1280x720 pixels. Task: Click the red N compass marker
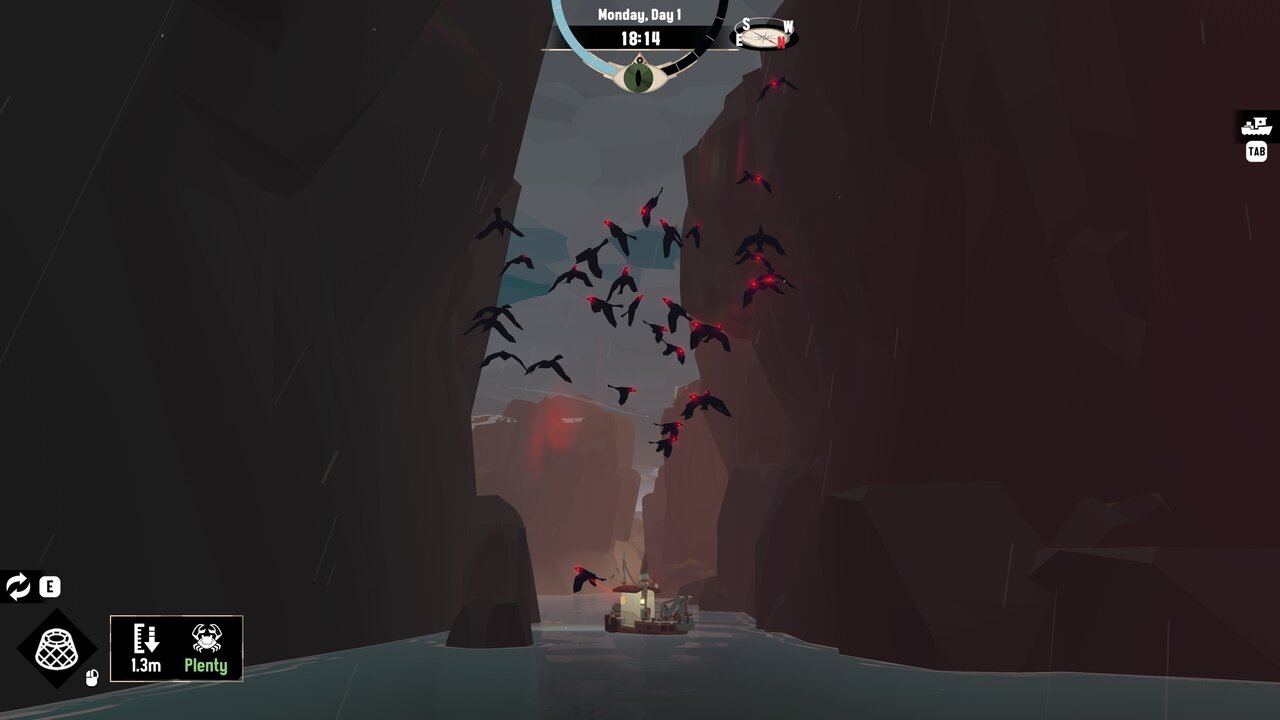(x=783, y=40)
